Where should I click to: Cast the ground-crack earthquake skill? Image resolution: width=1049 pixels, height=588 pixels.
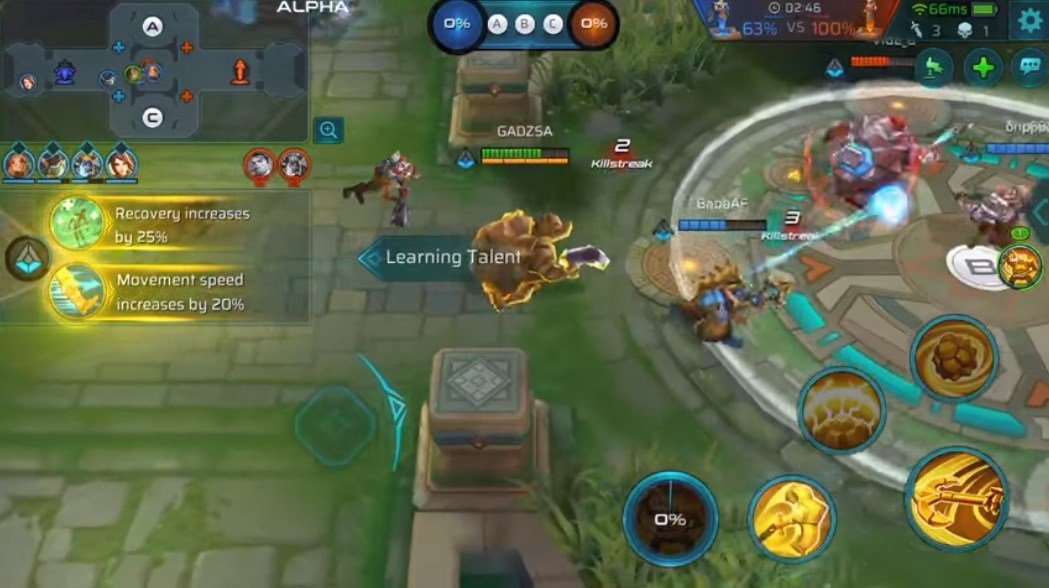point(841,411)
